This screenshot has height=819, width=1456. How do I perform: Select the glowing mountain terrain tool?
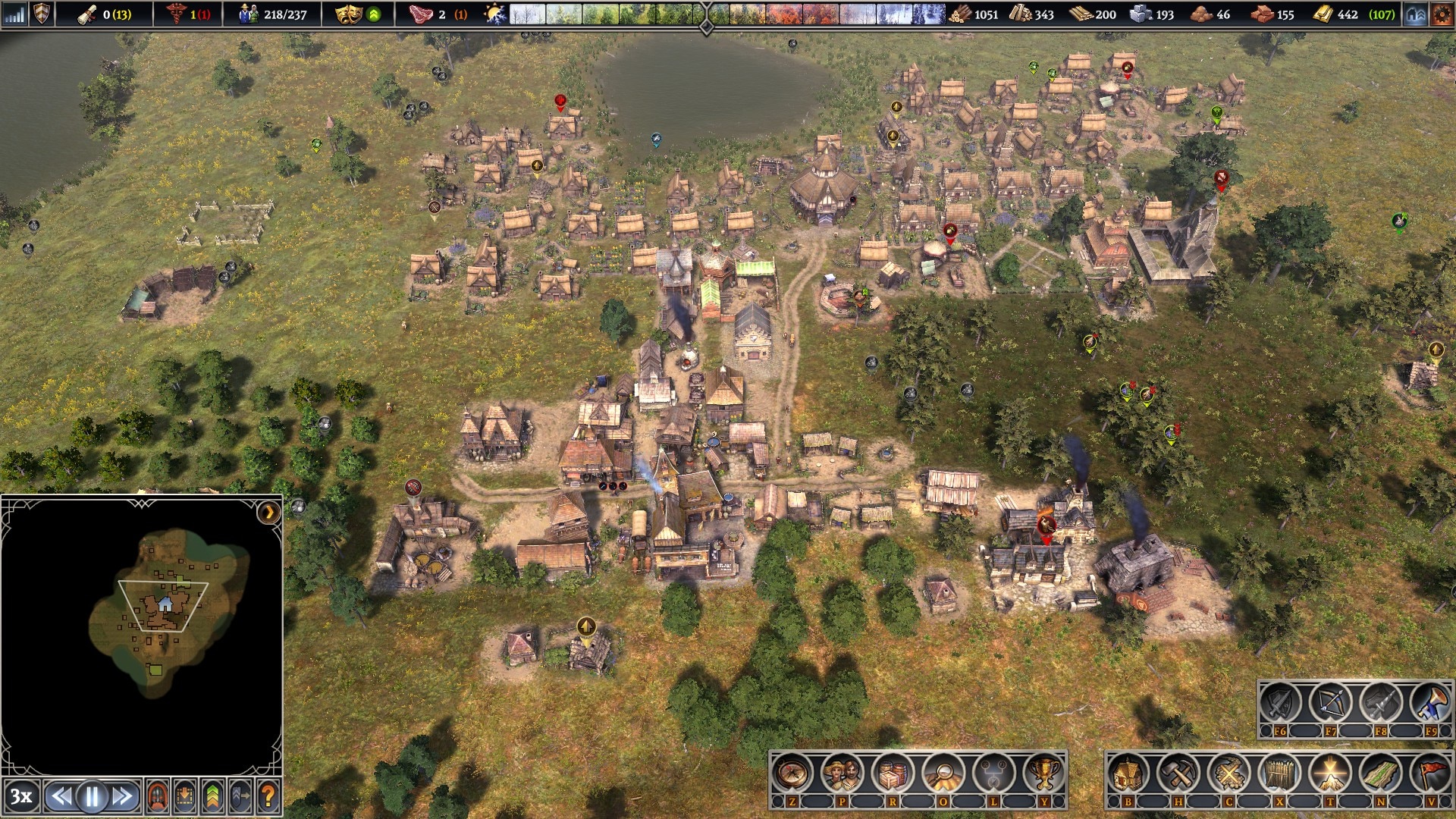tap(1329, 774)
